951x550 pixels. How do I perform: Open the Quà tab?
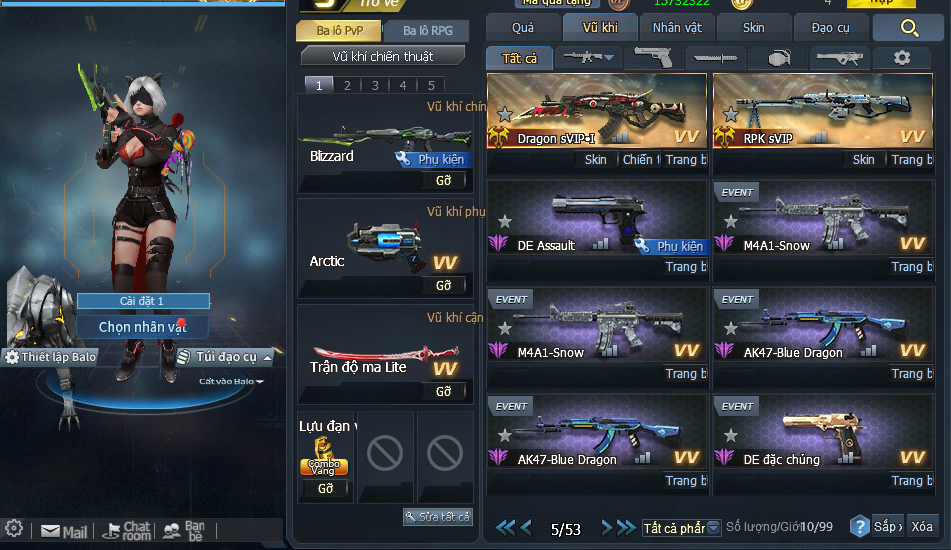pyautogui.click(x=523, y=28)
